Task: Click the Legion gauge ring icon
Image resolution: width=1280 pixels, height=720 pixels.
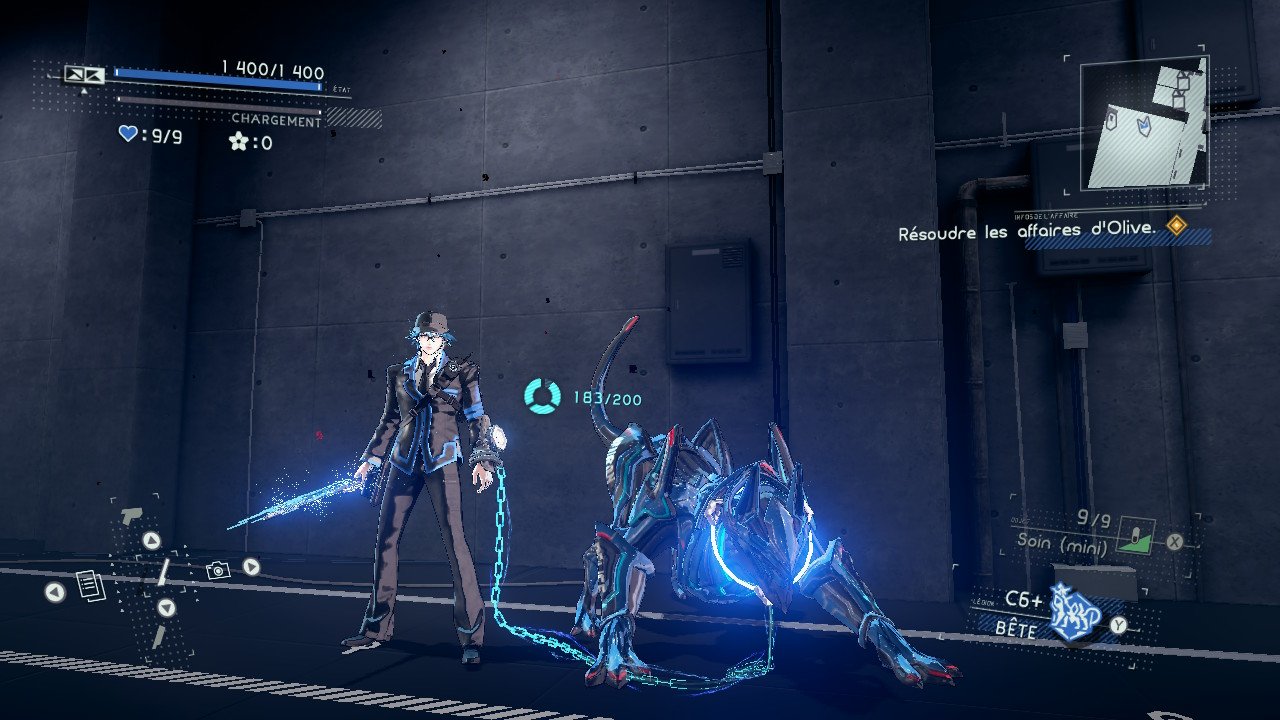Action: [543, 396]
